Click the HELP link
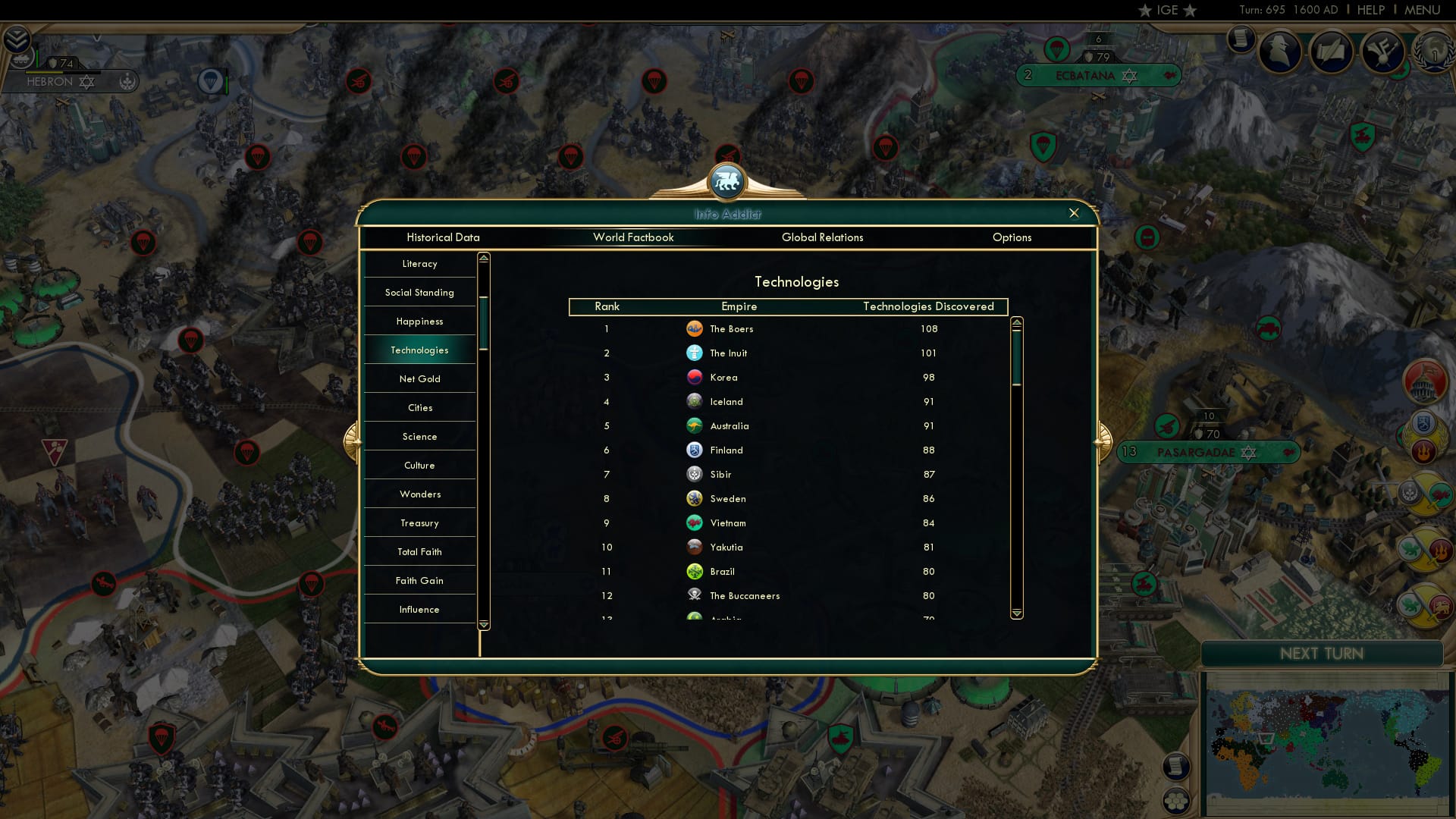Viewport: 1456px width, 819px height. (x=1373, y=10)
